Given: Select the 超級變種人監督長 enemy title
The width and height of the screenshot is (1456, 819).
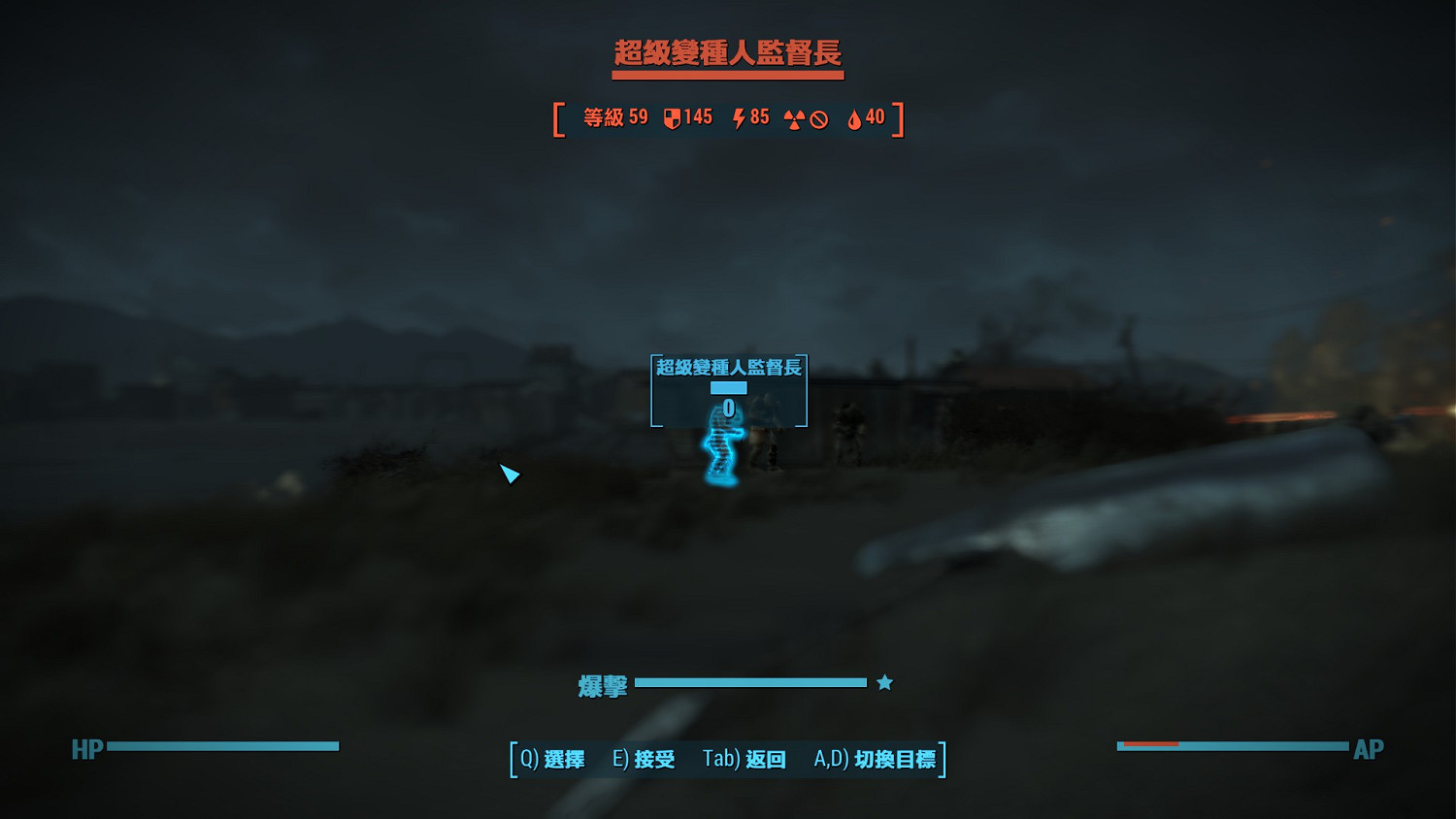Looking at the screenshot, I should [728, 53].
